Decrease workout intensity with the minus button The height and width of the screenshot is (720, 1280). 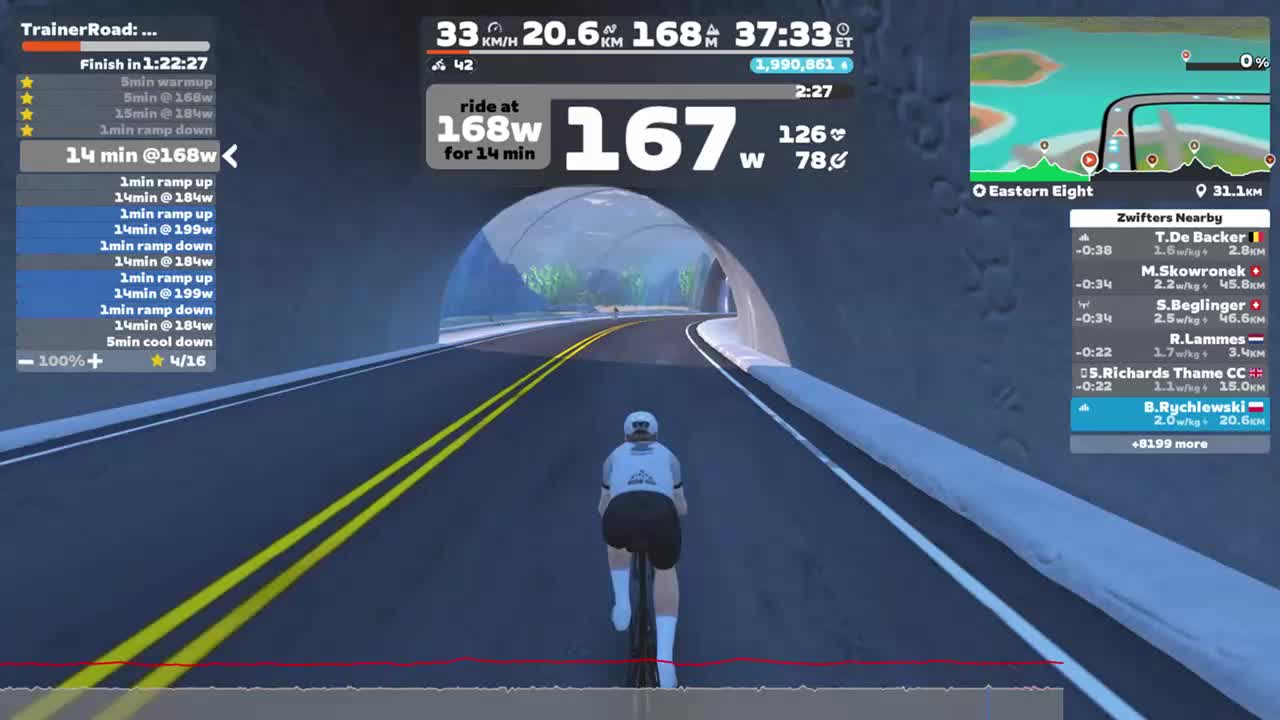(27, 361)
